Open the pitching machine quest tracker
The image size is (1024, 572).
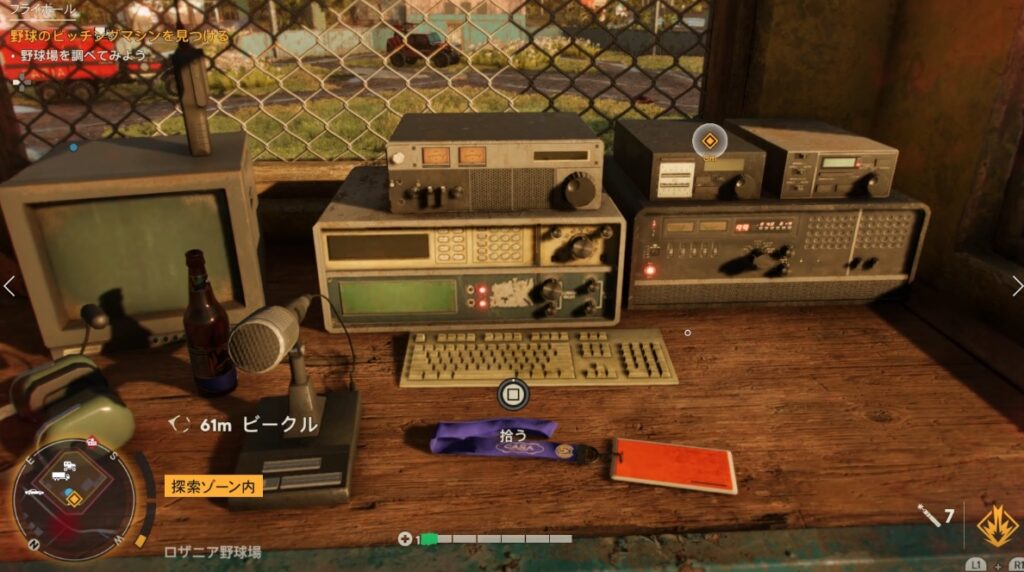click(x=120, y=35)
